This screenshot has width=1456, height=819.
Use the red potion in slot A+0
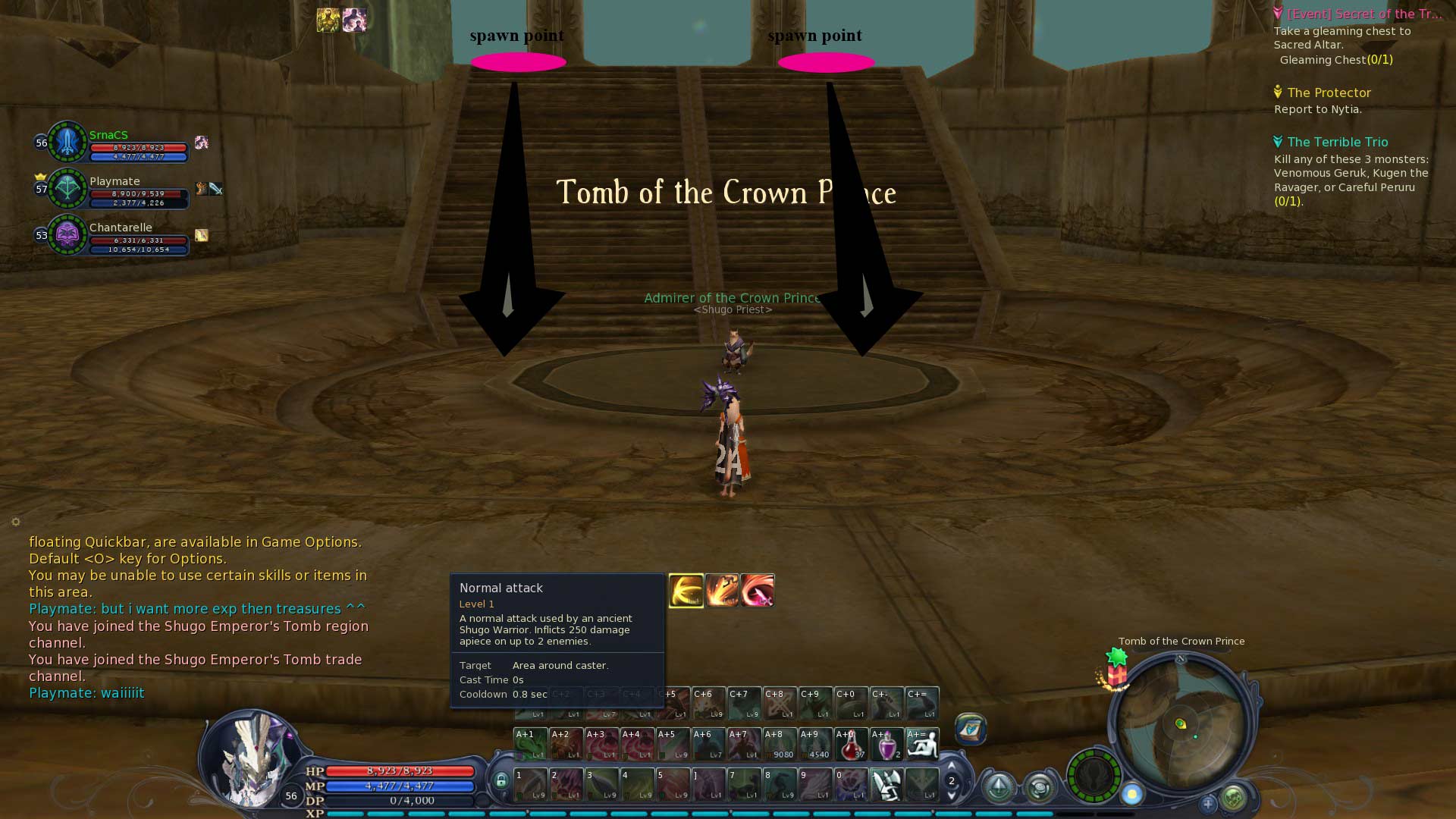coord(851,744)
